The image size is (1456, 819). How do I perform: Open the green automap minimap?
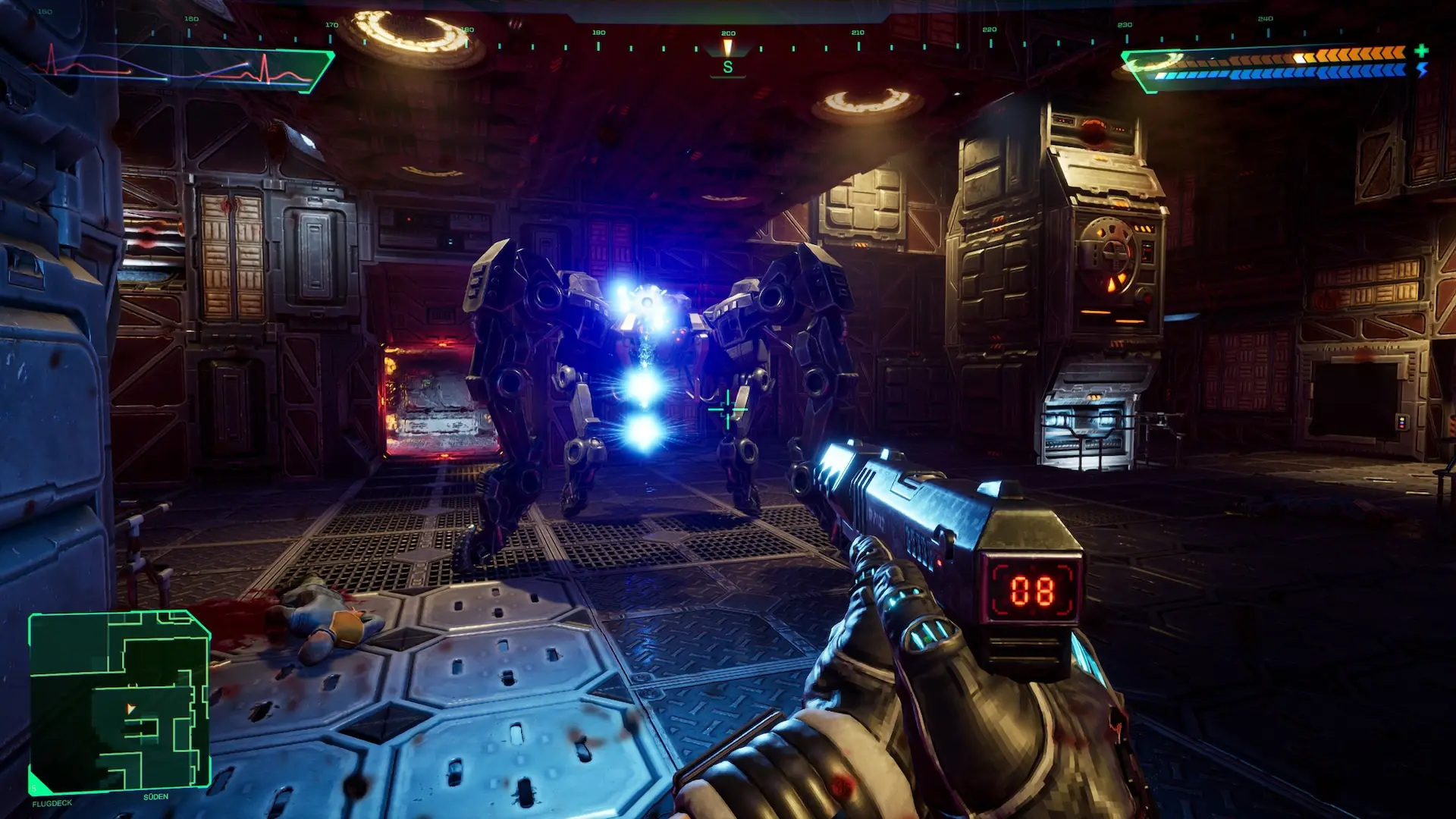coord(120,701)
